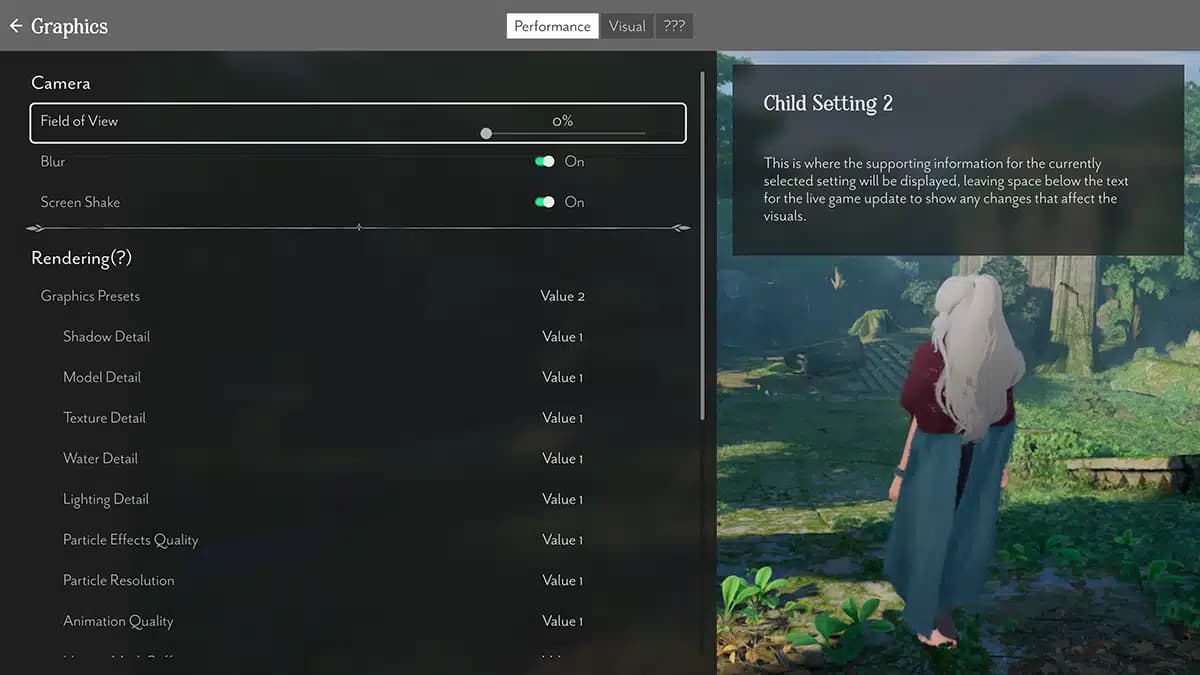The height and width of the screenshot is (675, 1200).
Task: Select the Particle Resolution setting
Action: click(x=119, y=580)
